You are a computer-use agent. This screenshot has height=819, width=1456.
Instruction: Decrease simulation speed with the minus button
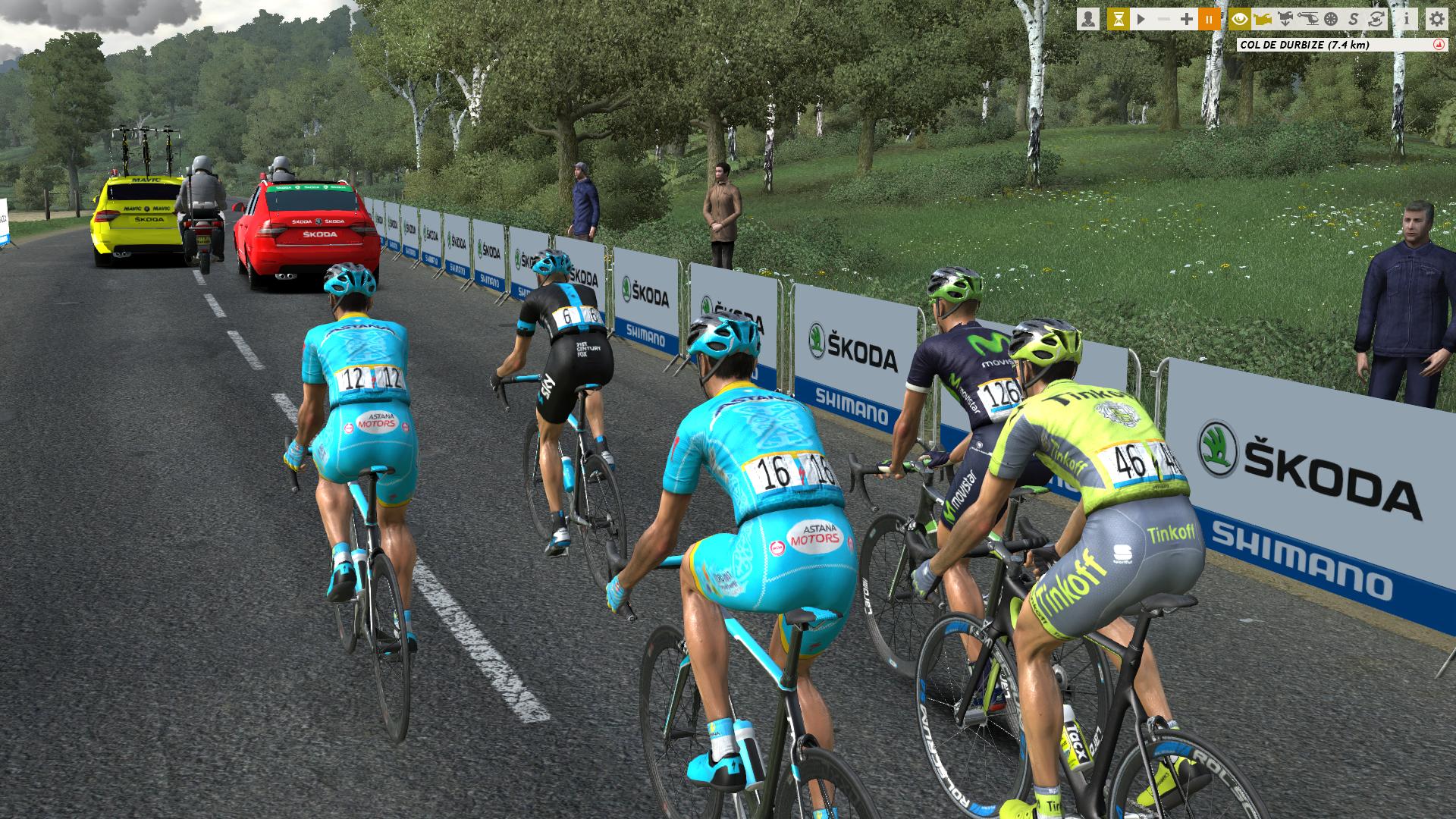pos(1164,19)
